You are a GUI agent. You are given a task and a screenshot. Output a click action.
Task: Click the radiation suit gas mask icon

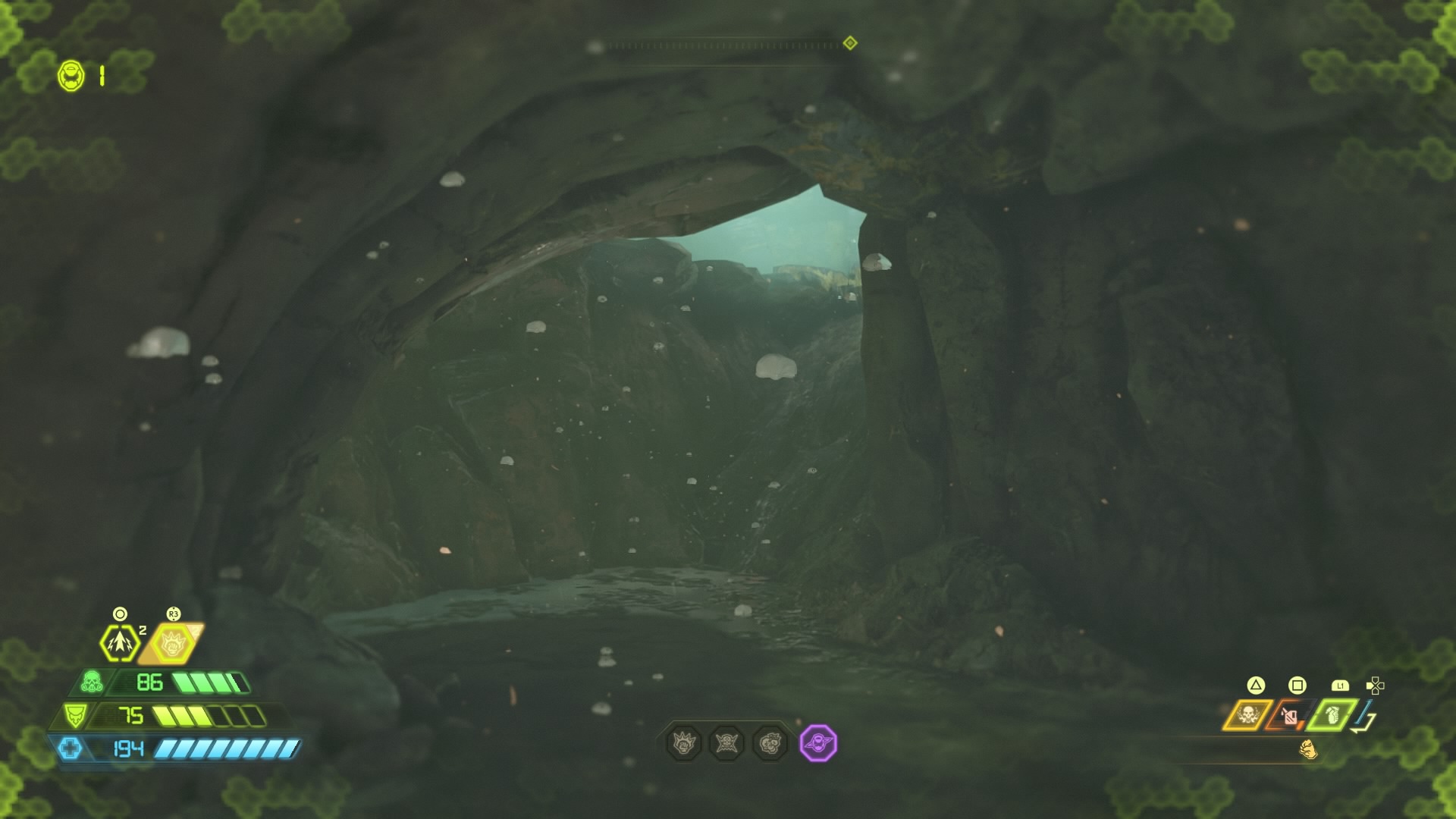pyautogui.click(x=91, y=682)
